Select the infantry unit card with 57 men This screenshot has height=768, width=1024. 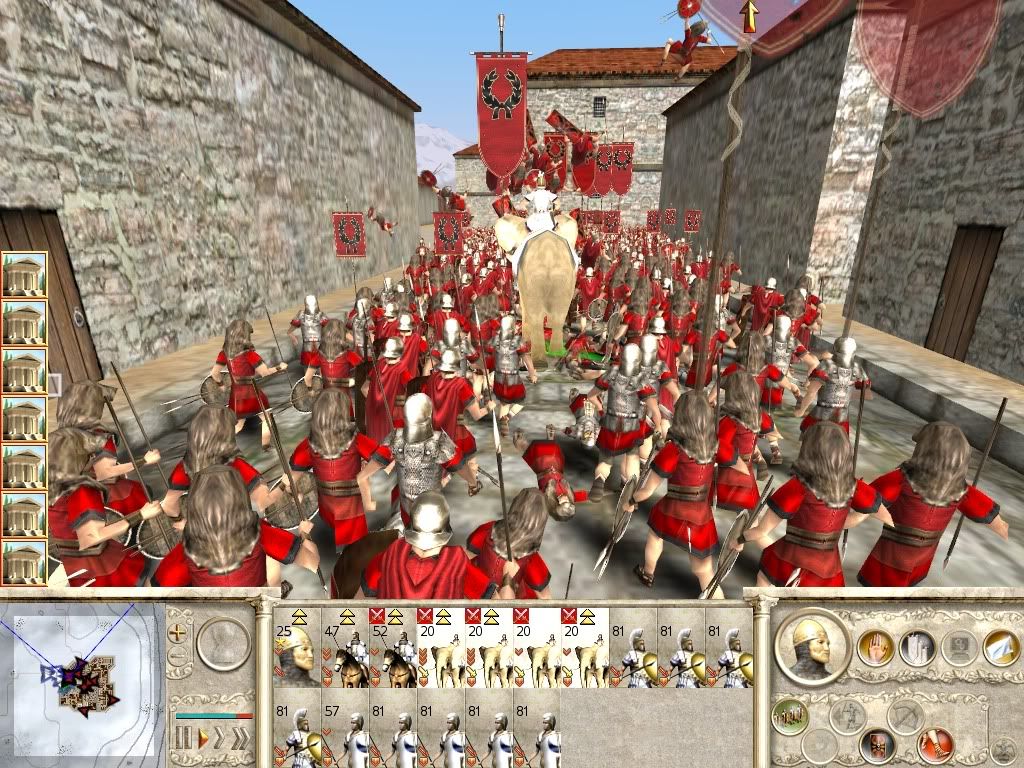pyautogui.click(x=345, y=733)
